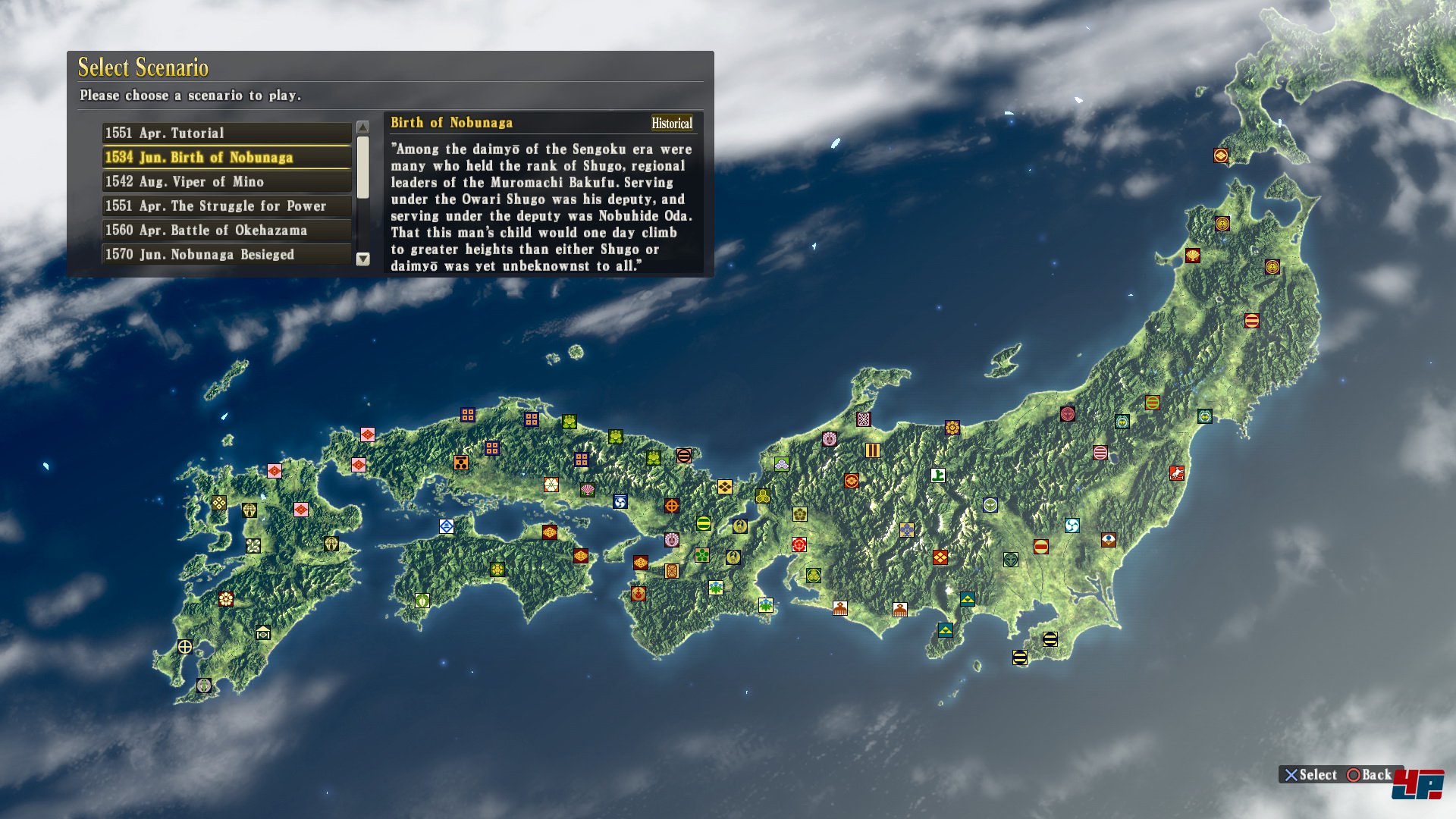Open the 1570 Jun. Nobunaga Besieged scenario
The width and height of the screenshot is (1456, 819).
click(x=225, y=254)
